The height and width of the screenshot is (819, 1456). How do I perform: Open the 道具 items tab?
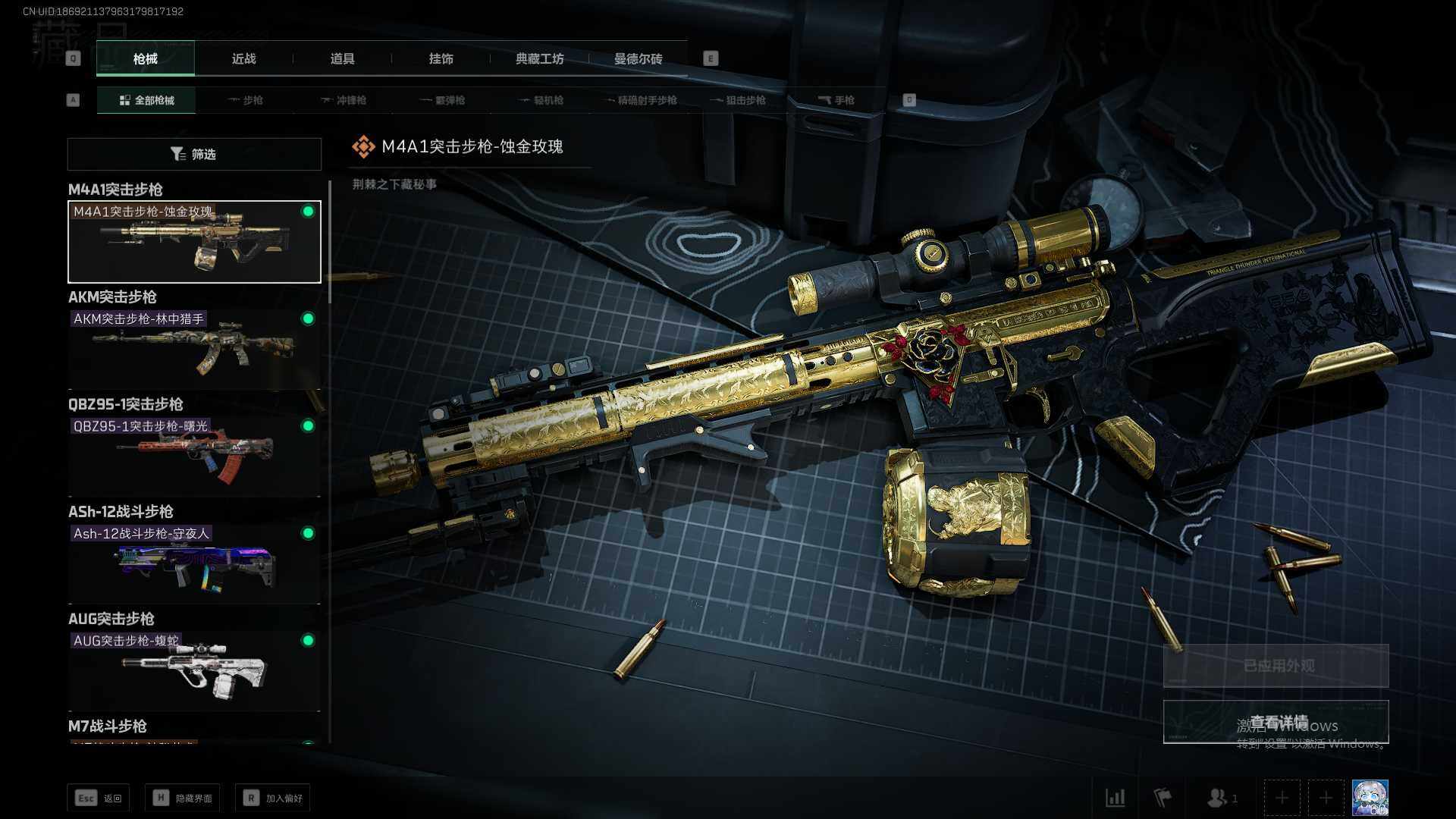pyautogui.click(x=342, y=59)
